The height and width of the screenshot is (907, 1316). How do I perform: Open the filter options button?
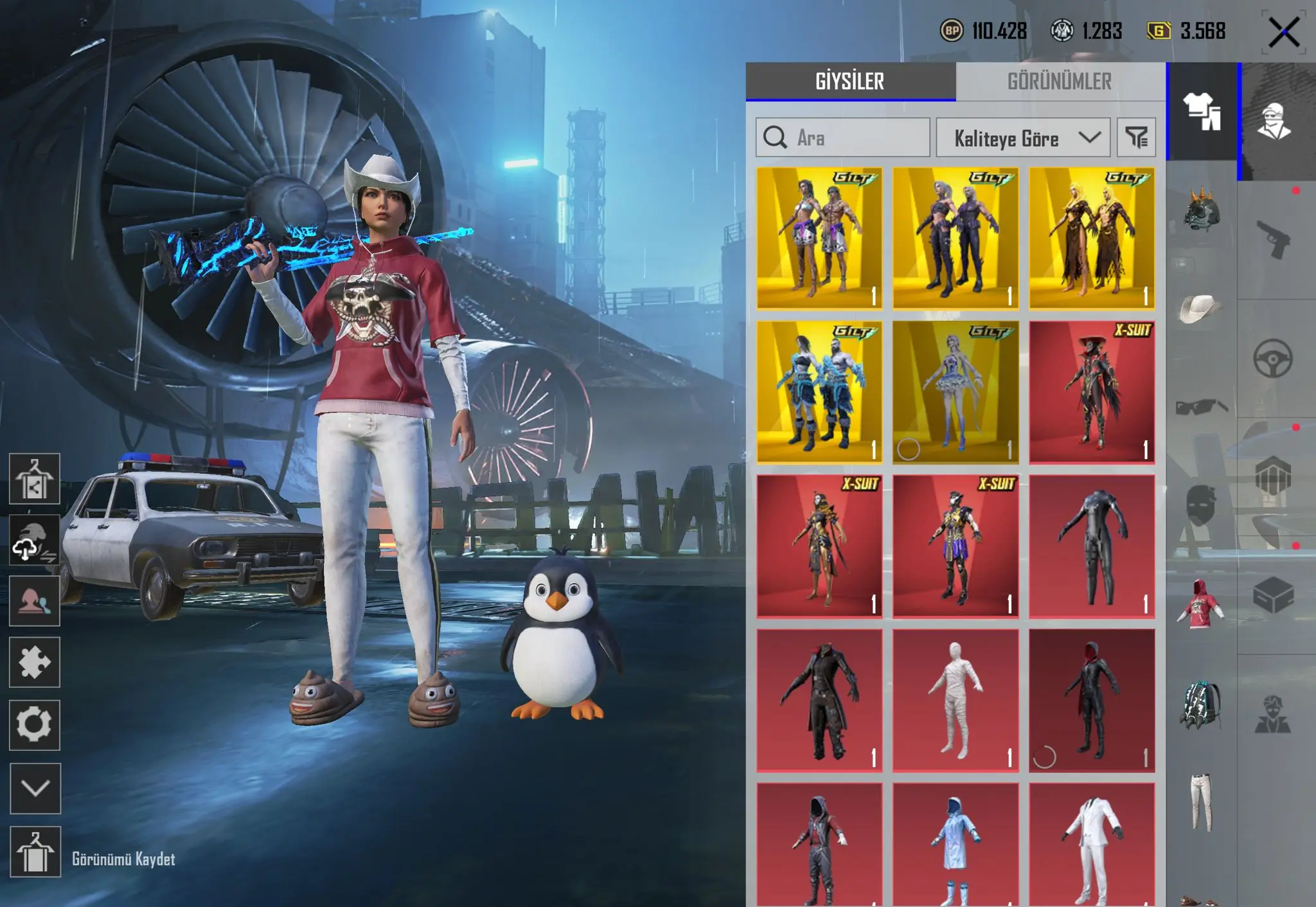tap(1136, 138)
